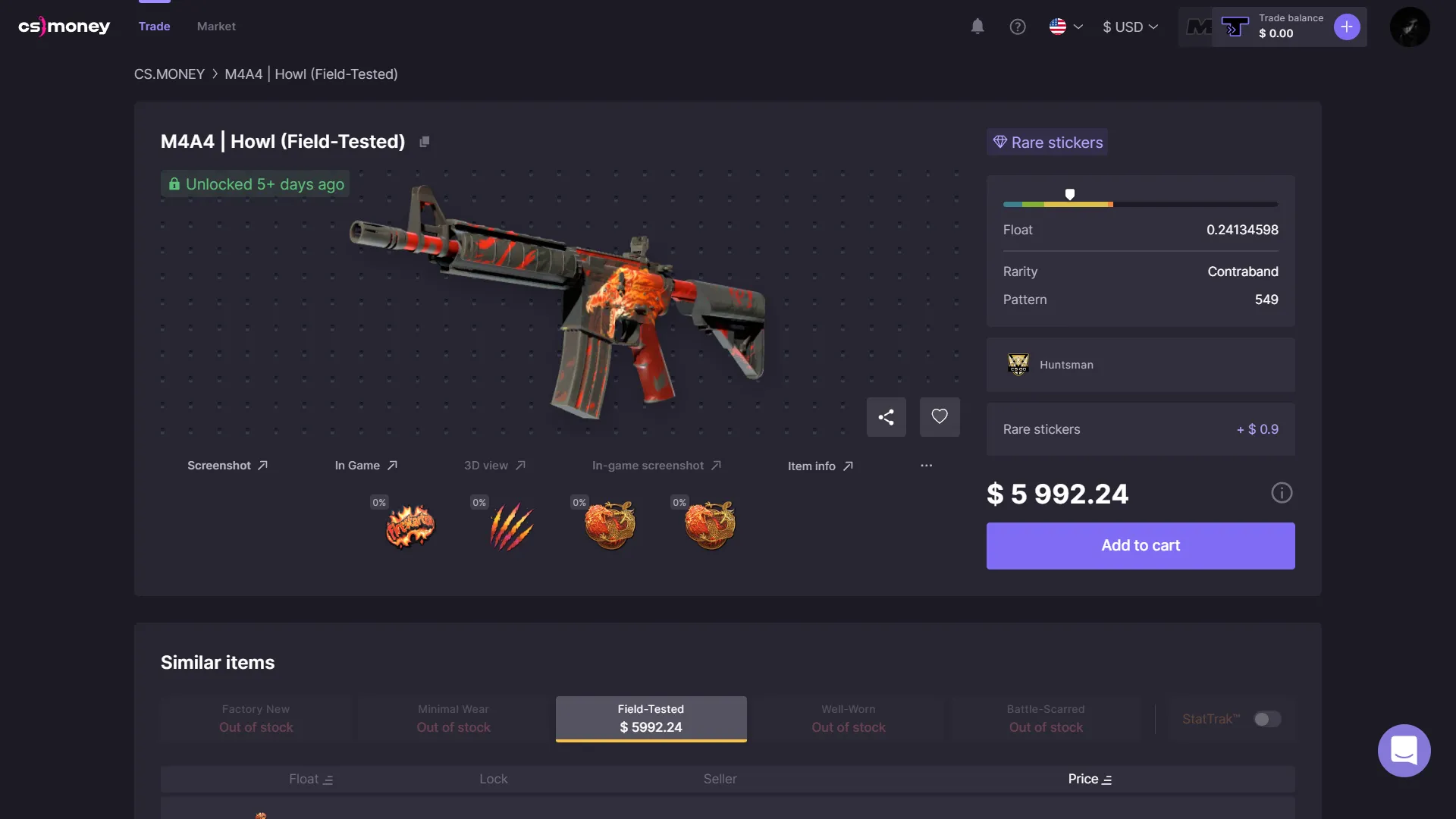The height and width of the screenshot is (819, 1456).
Task: Click the notification bell icon
Action: [977, 27]
